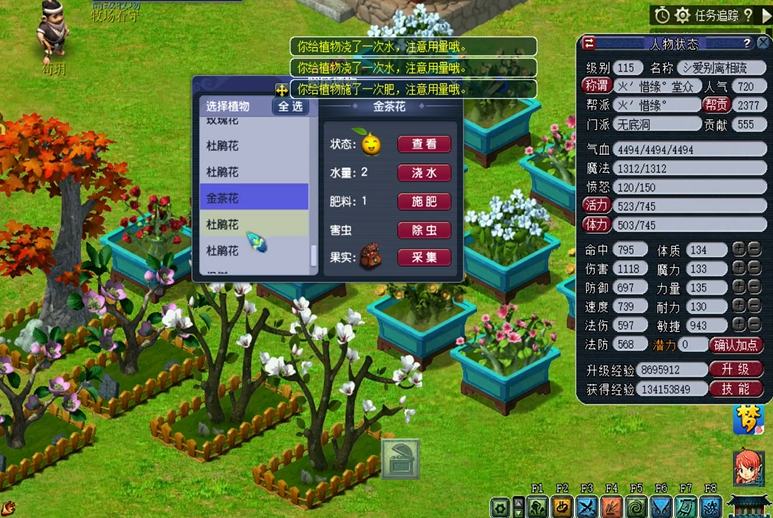Click the 全选 select-all button
773x518 pixels.
point(291,106)
